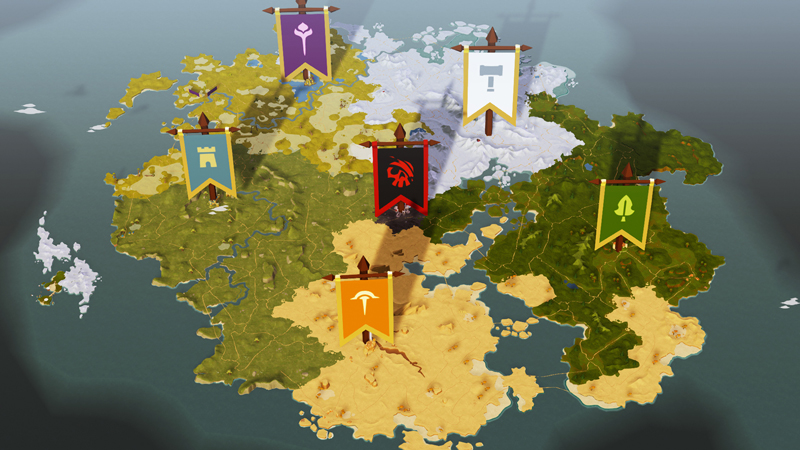Choose the green tree banner marker
The height and width of the screenshot is (450, 800).
[x=624, y=213]
